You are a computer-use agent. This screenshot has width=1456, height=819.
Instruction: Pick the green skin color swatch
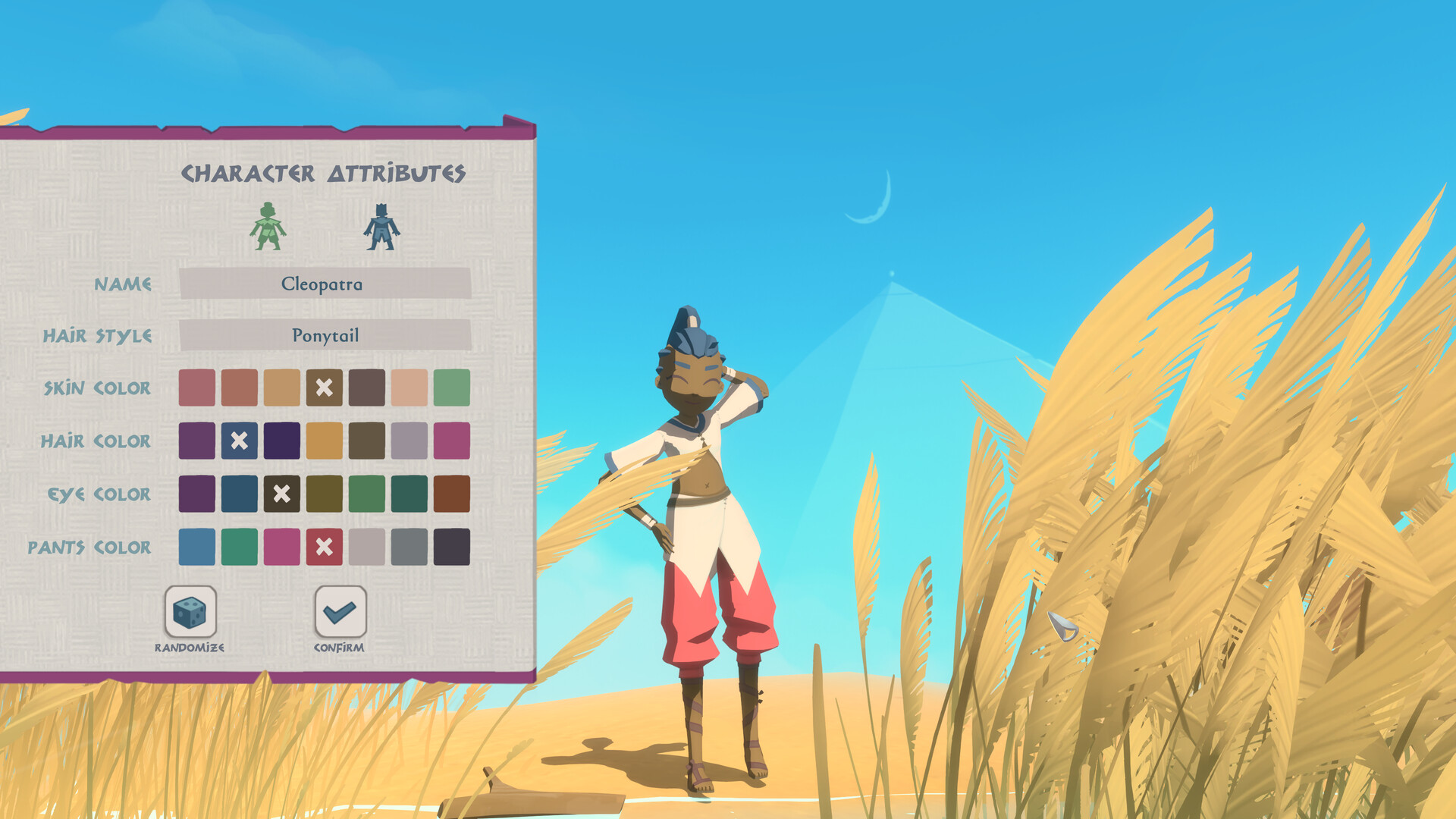[452, 388]
